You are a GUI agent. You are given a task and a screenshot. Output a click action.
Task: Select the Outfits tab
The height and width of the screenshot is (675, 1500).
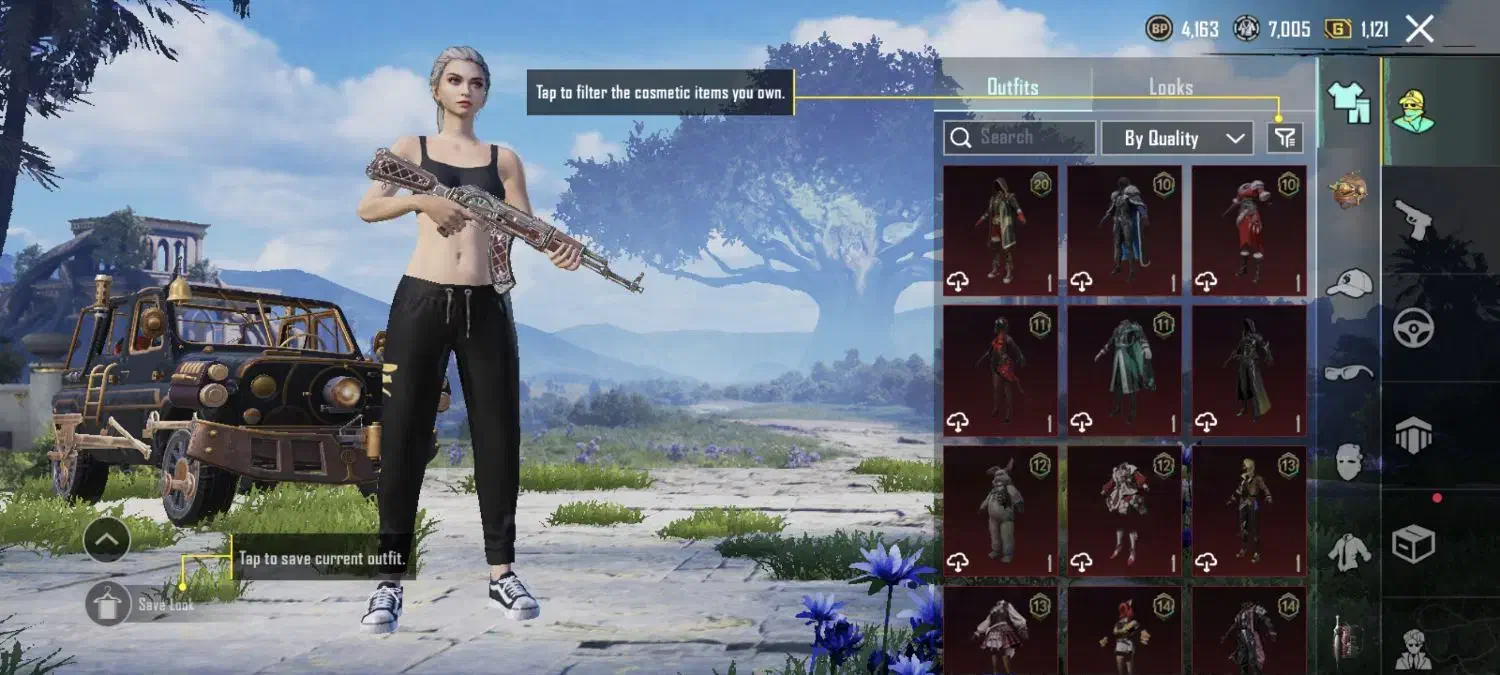[1012, 87]
